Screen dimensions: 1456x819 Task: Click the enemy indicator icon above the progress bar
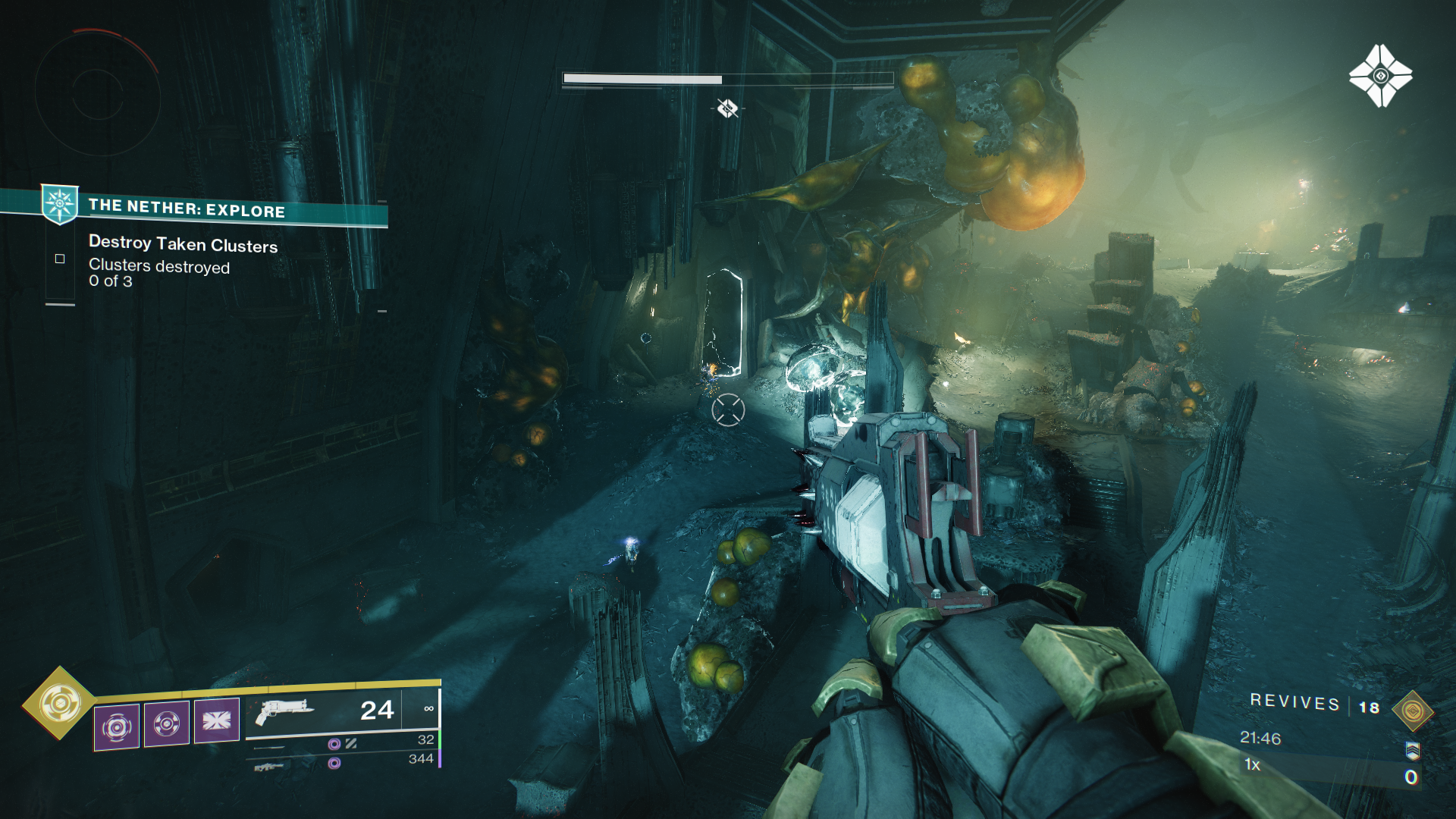point(728,108)
